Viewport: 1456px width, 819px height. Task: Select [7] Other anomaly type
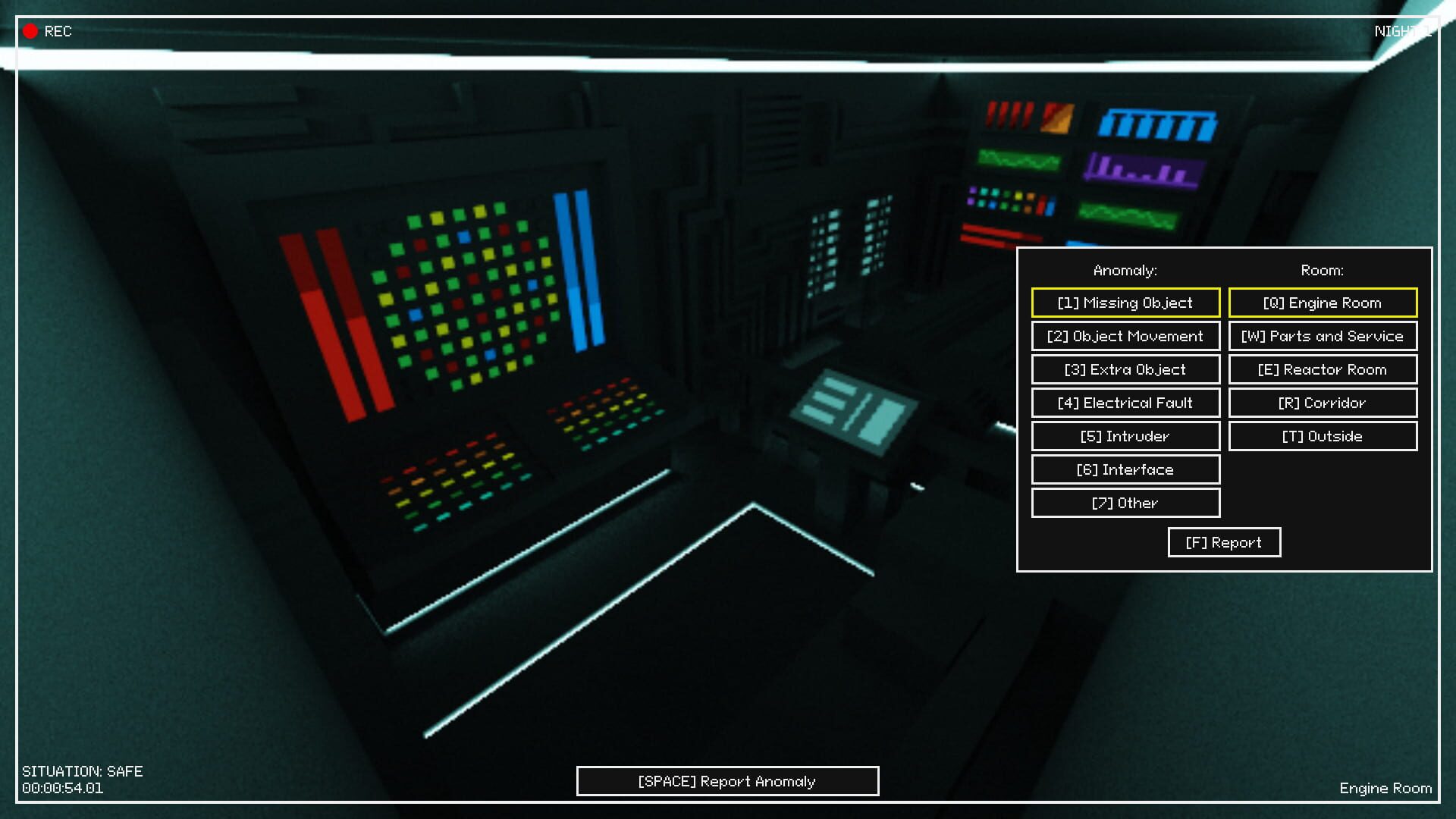[1125, 503]
